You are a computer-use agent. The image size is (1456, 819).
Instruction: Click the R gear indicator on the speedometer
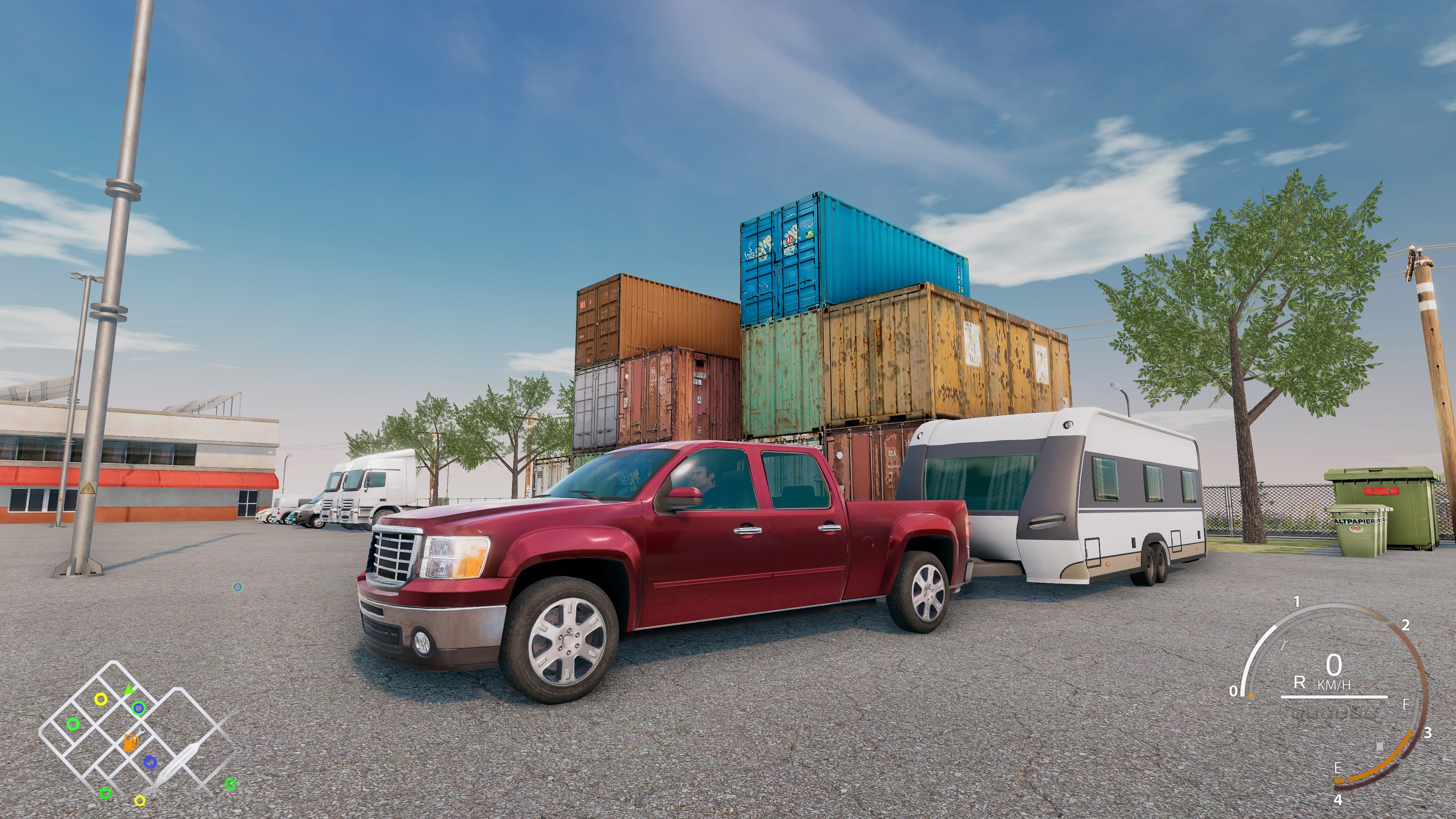pos(1299,683)
